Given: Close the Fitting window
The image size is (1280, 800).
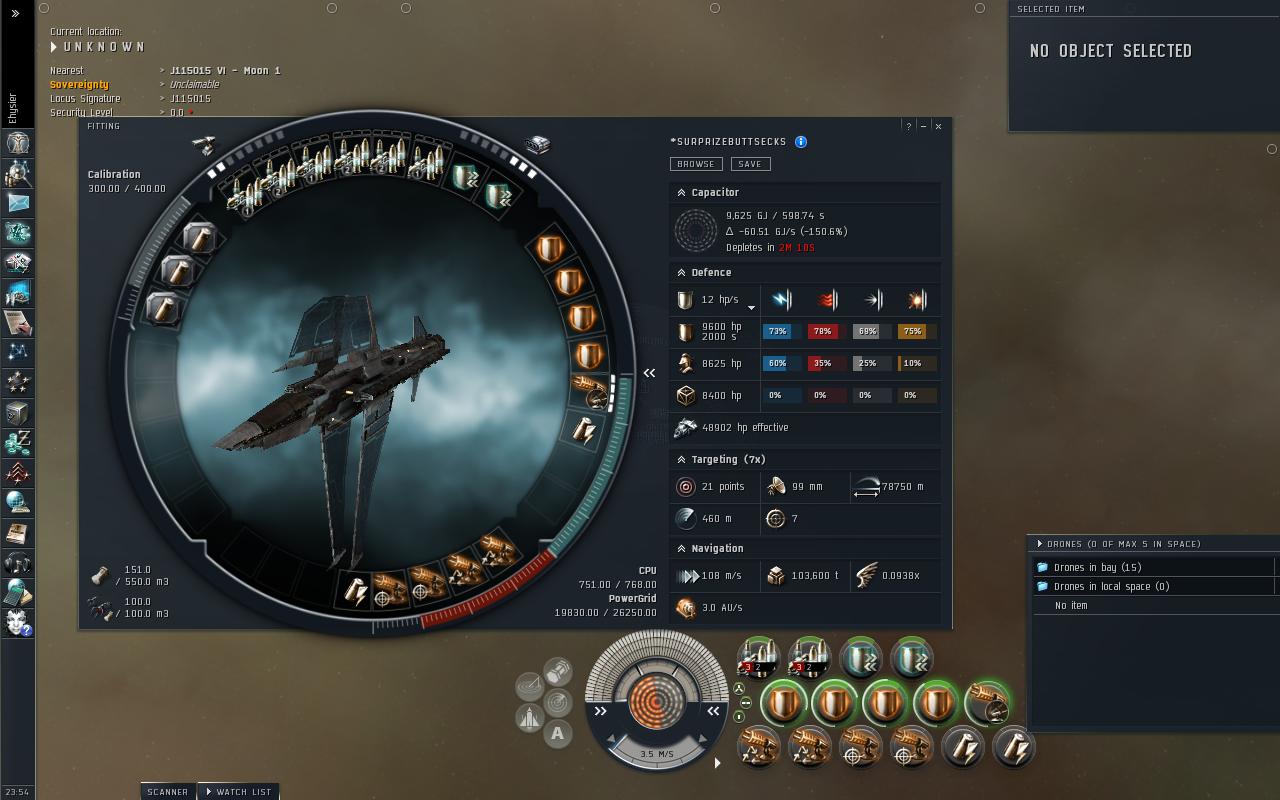Looking at the screenshot, I should click(938, 126).
